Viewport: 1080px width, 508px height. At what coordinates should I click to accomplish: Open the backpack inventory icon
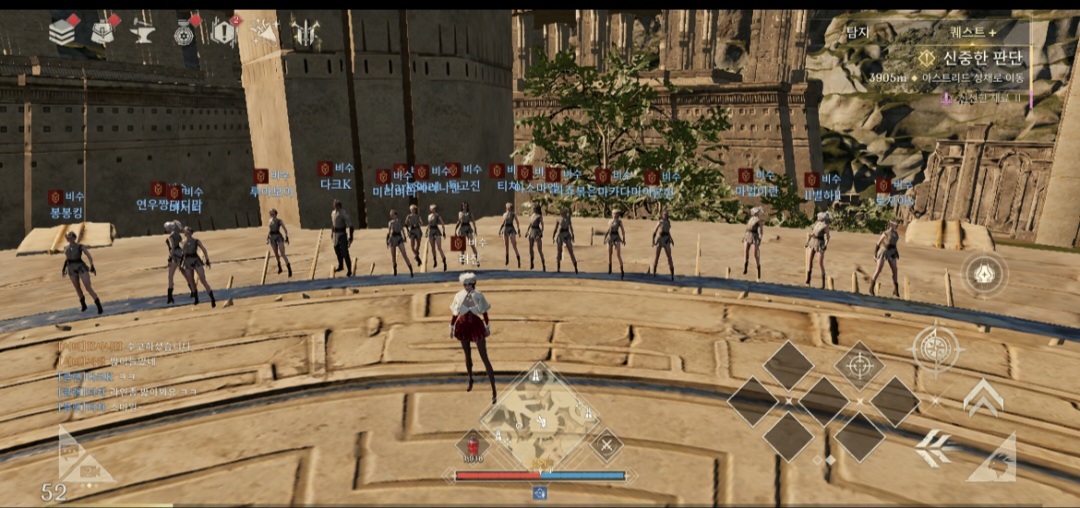point(103,32)
